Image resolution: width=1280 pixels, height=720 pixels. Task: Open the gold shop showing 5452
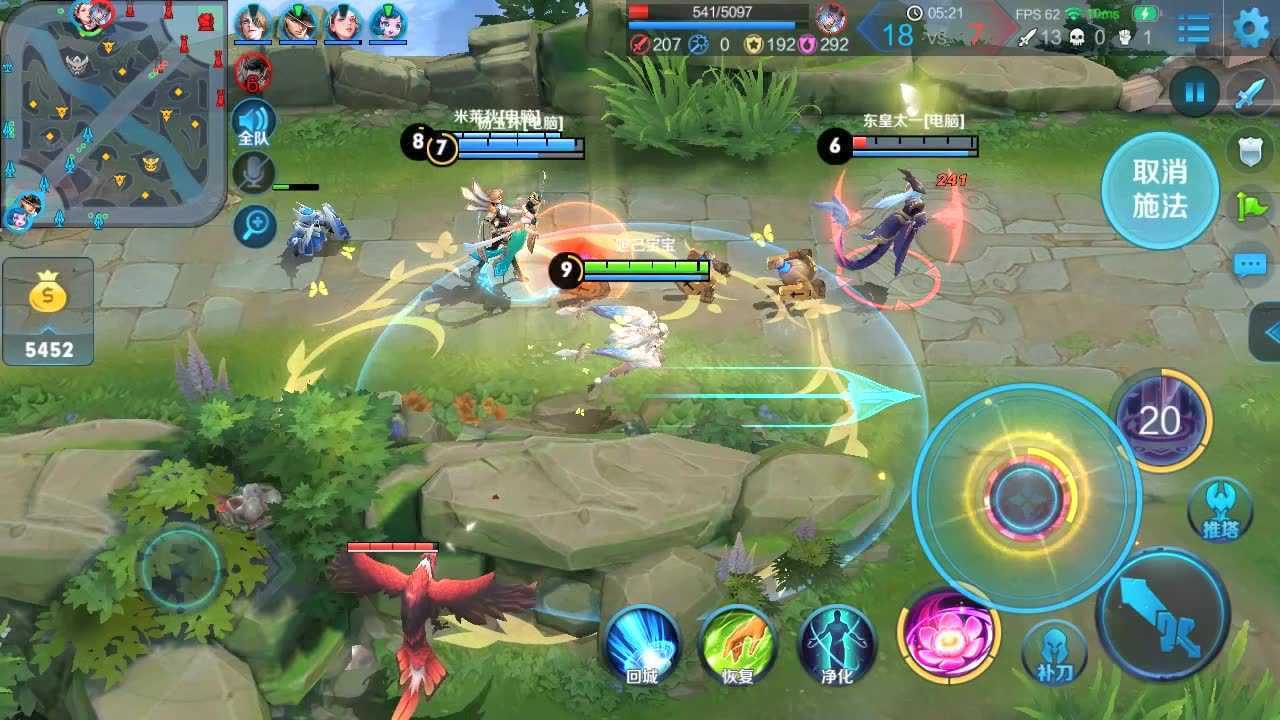coord(48,310)
